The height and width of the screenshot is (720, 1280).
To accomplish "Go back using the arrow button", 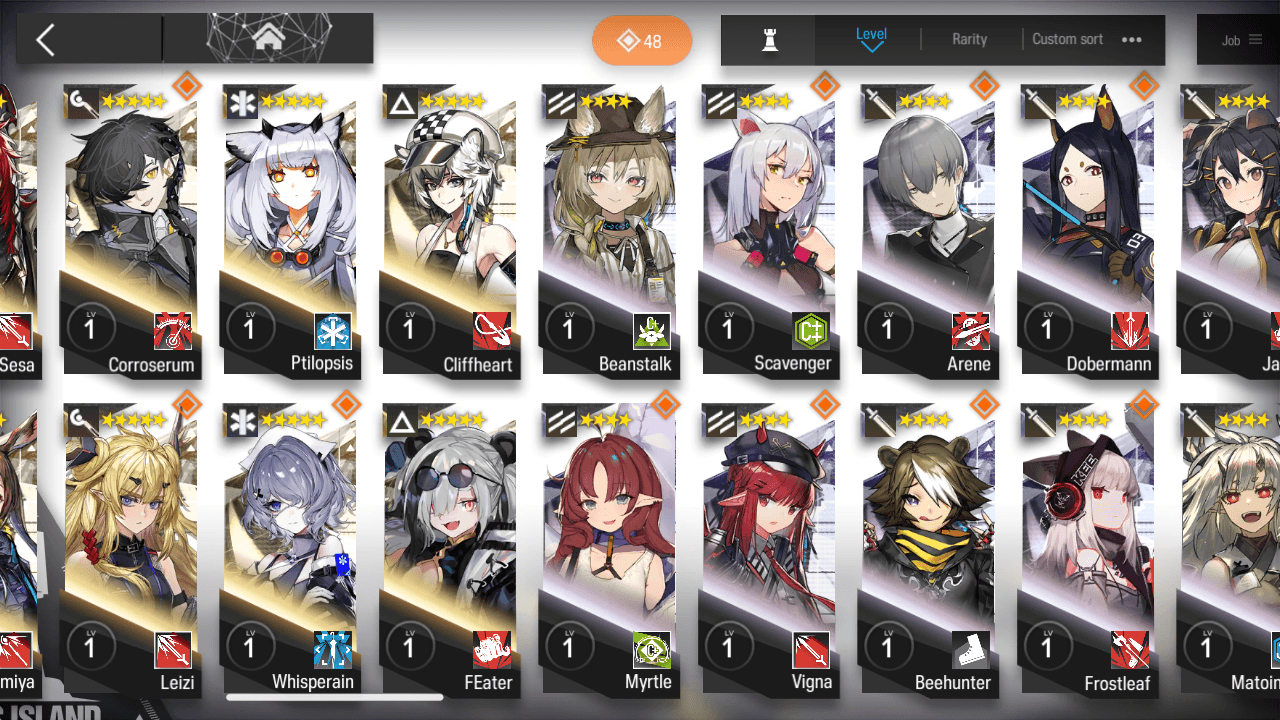I will pyautogui.click(x=45, y=40).
